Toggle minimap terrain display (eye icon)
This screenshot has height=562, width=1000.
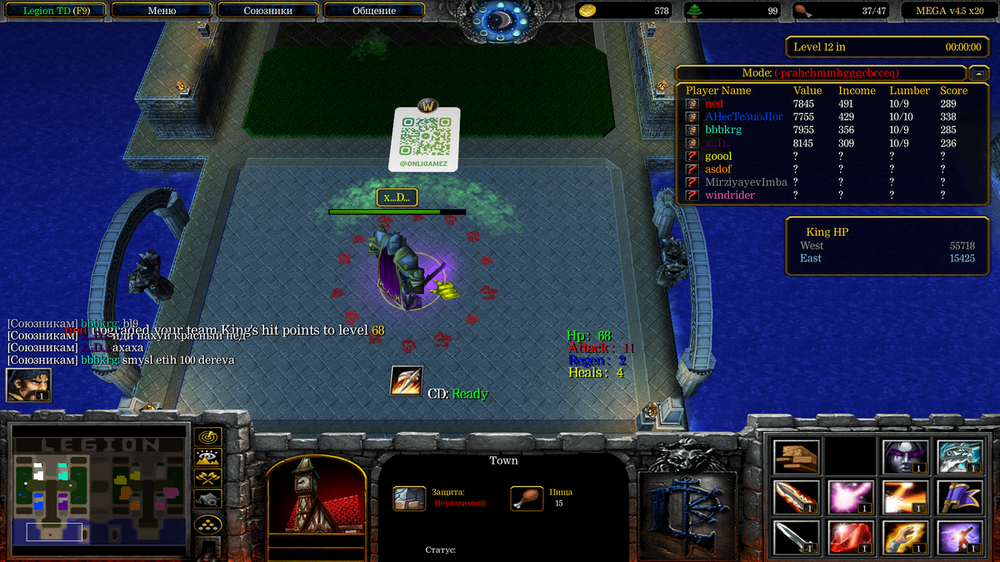(208, 459)
